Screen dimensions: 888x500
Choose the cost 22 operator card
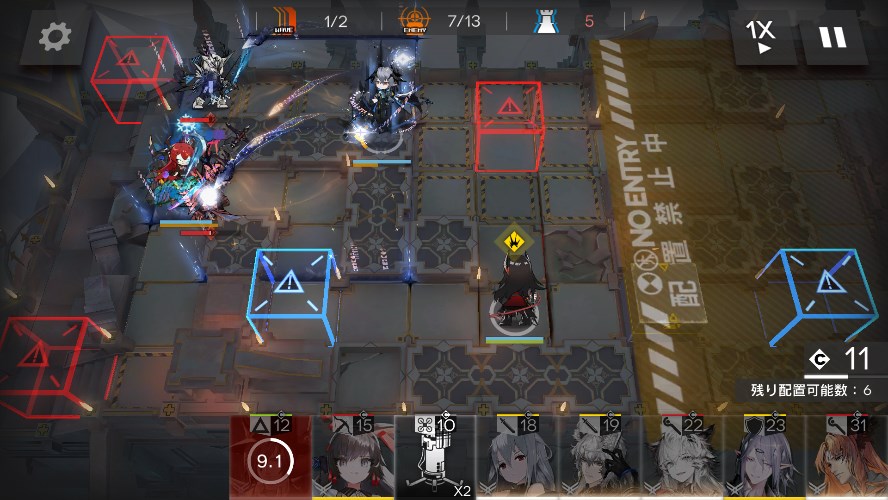(681, 459)
